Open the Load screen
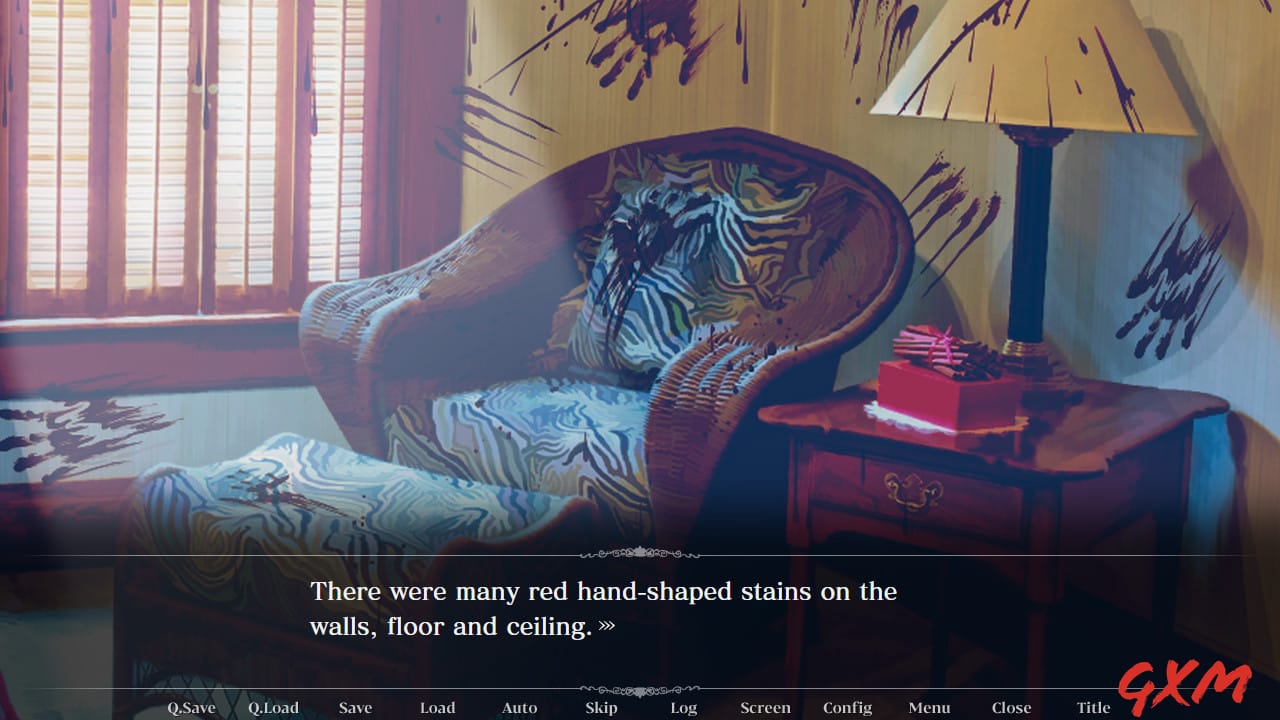Viewport: 1280px width, 720px height. point(437,707)
